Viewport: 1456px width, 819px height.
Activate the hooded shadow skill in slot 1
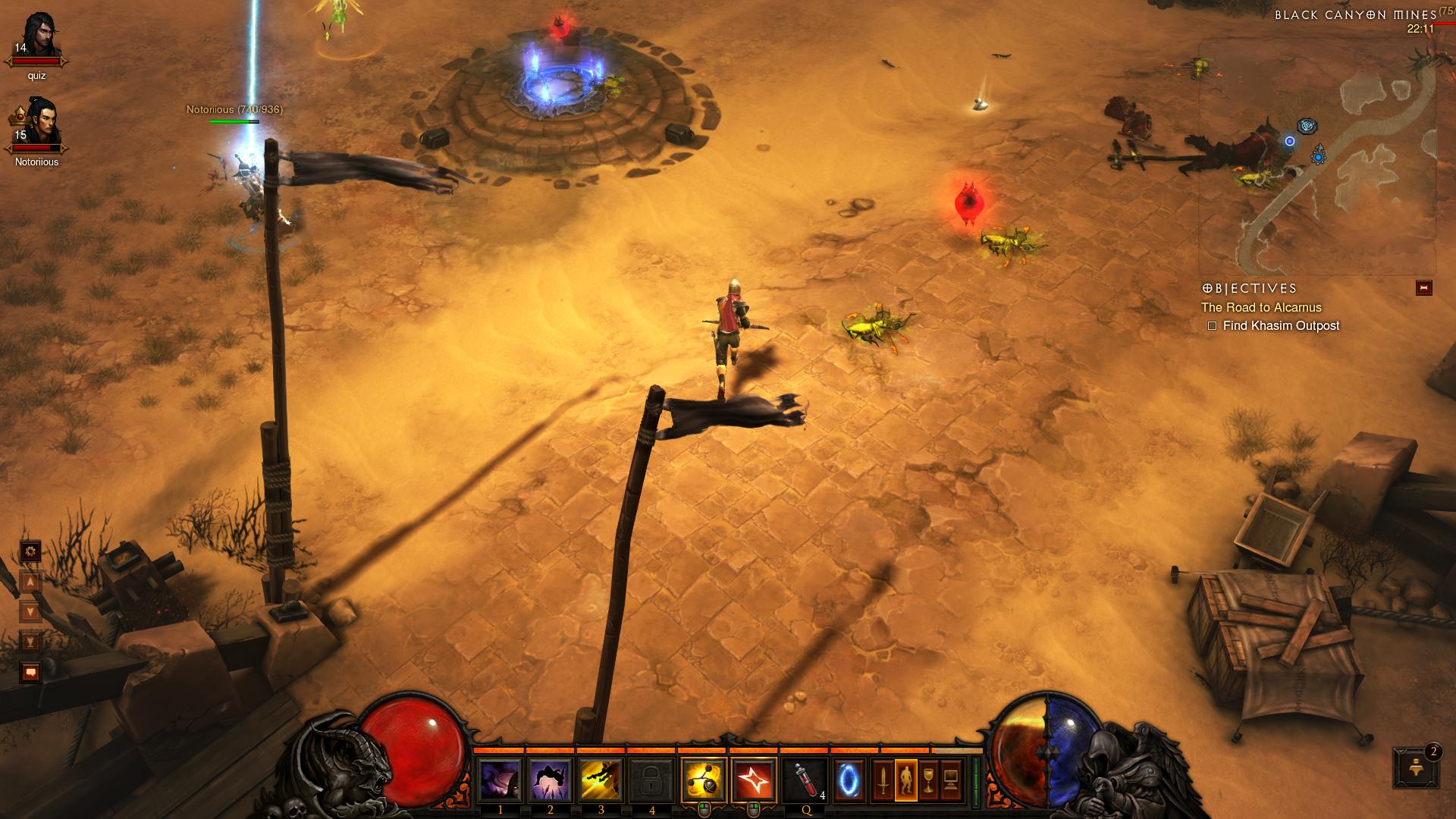click(x=500, y=780)
